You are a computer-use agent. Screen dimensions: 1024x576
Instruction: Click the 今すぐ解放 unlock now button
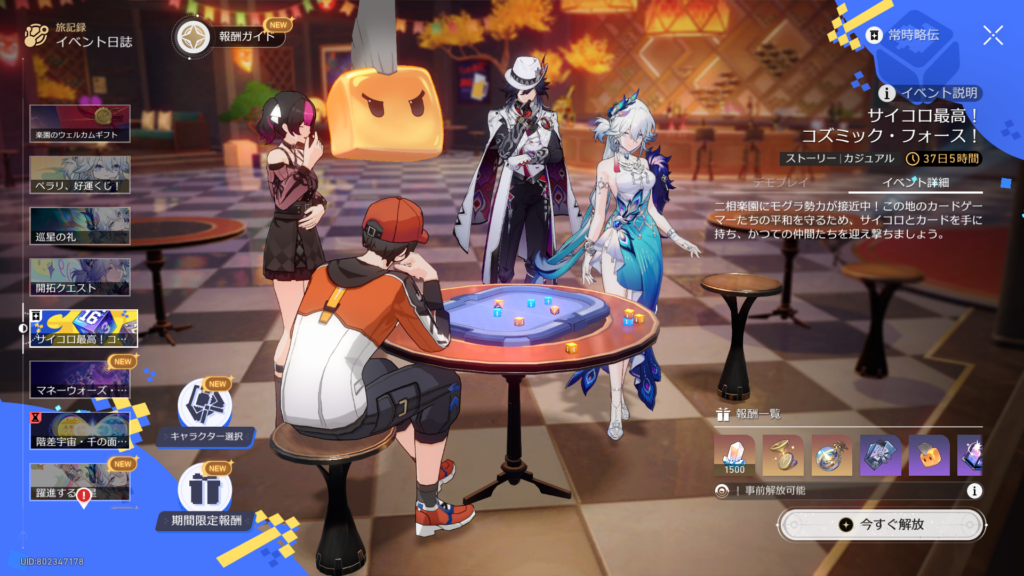click(881, 524)
